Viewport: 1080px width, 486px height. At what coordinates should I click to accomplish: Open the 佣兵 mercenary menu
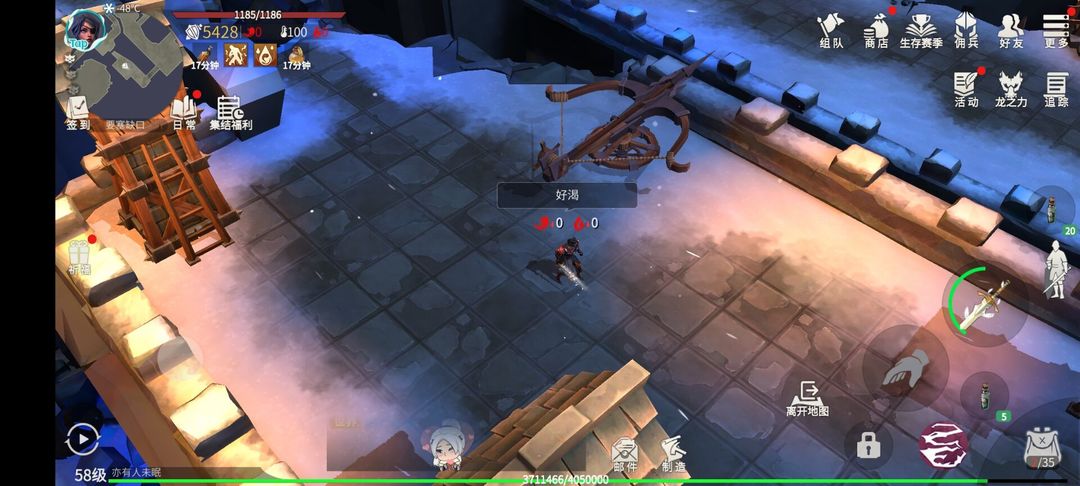[x=965, y=31]
